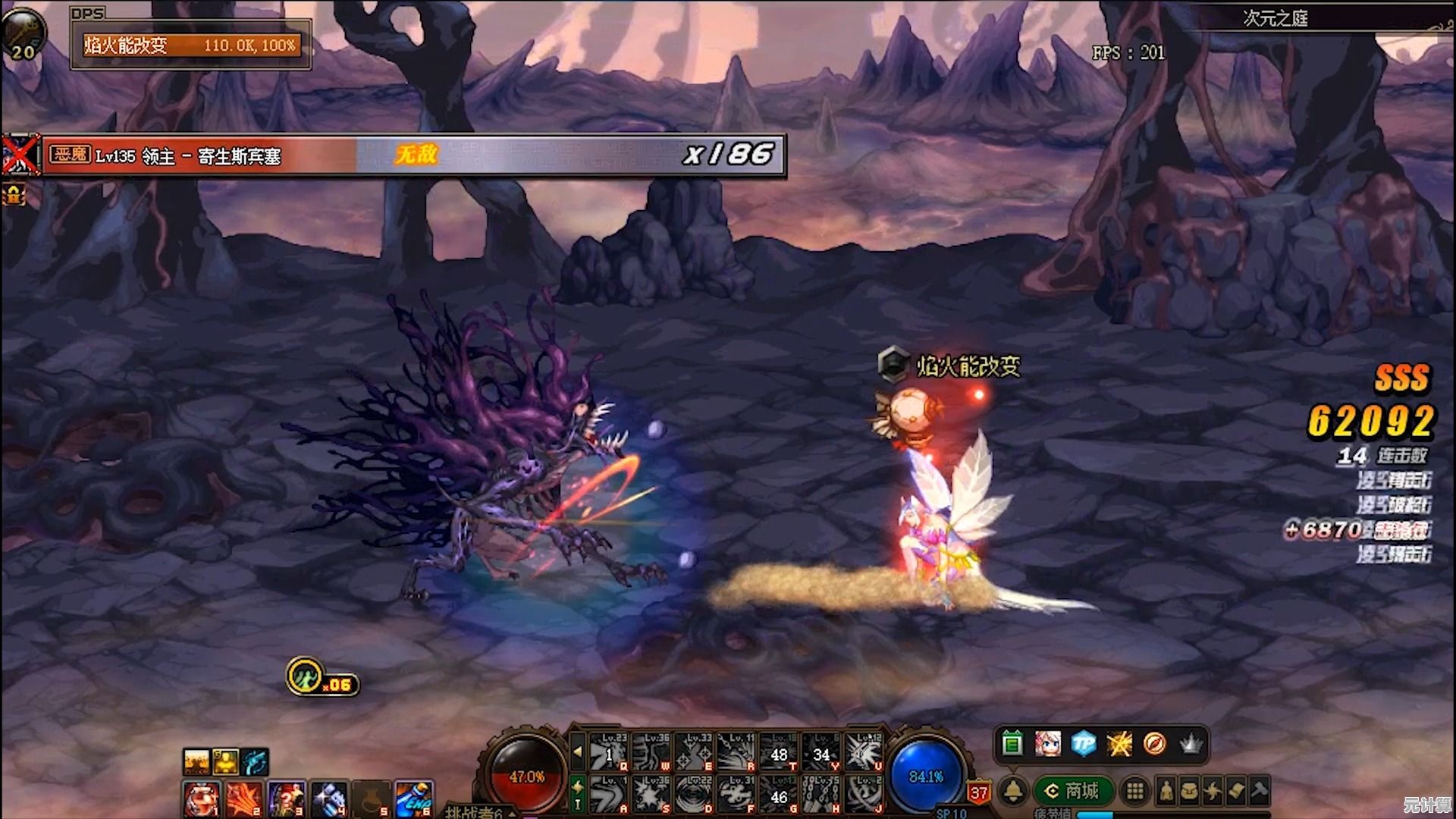
Task: Open the inventory bag icon
Action: point(1189,792)
